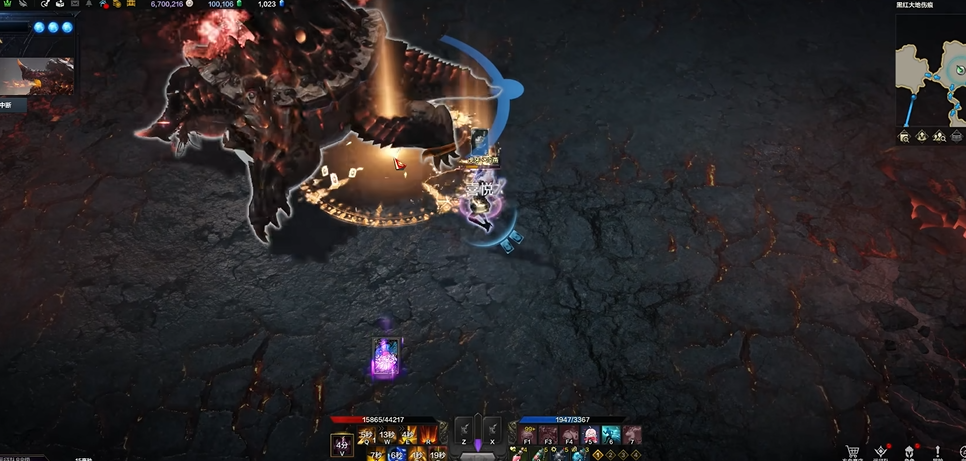966x461 pixels.
Task: Click the minimap magnifier search button
Action: click(904, 136)
